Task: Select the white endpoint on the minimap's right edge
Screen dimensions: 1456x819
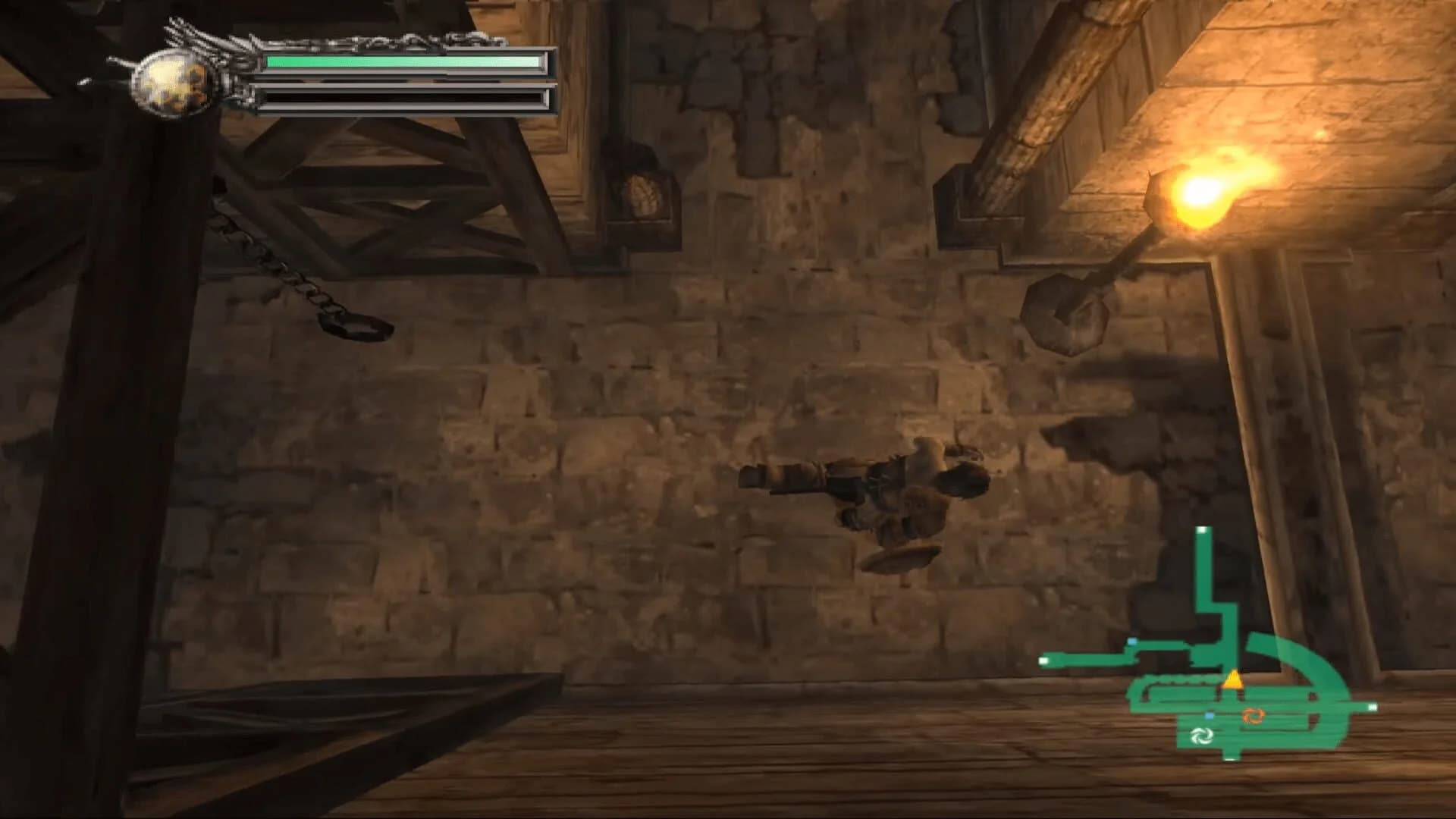Action: click(1371, 708)
